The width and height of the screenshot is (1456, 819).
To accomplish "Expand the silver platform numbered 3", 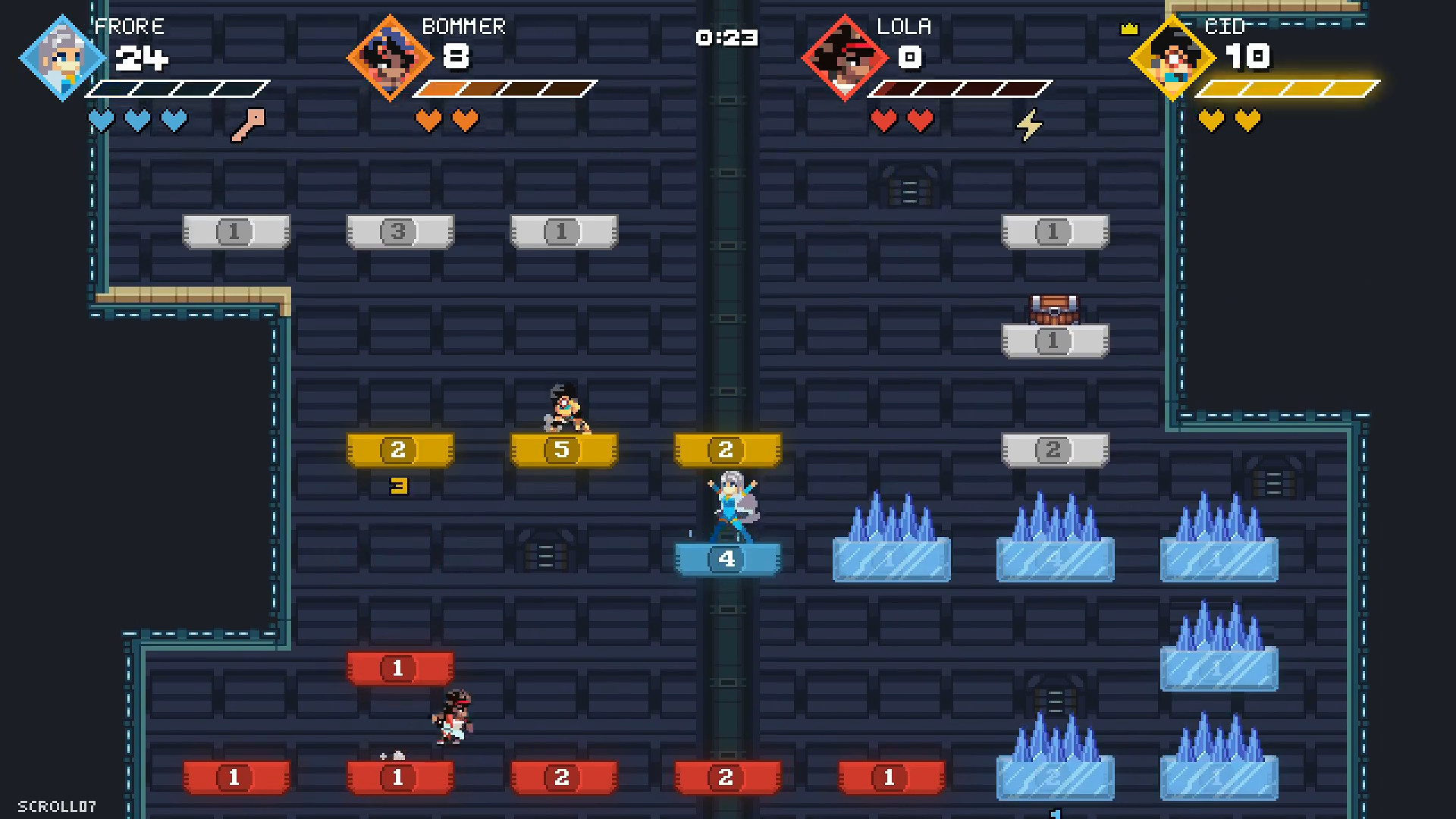I will pos(400,233).
